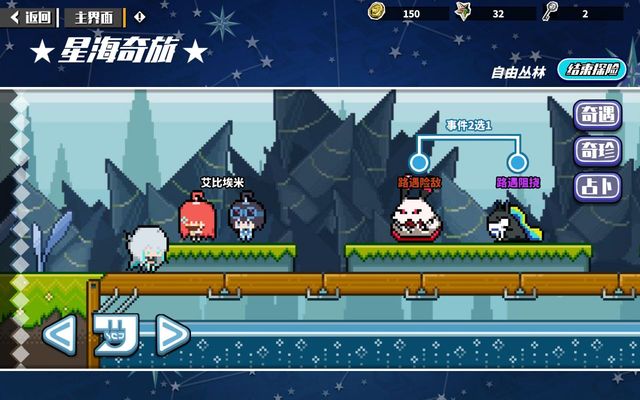Open the 奇遇 encounters panel

click(598, 115)
